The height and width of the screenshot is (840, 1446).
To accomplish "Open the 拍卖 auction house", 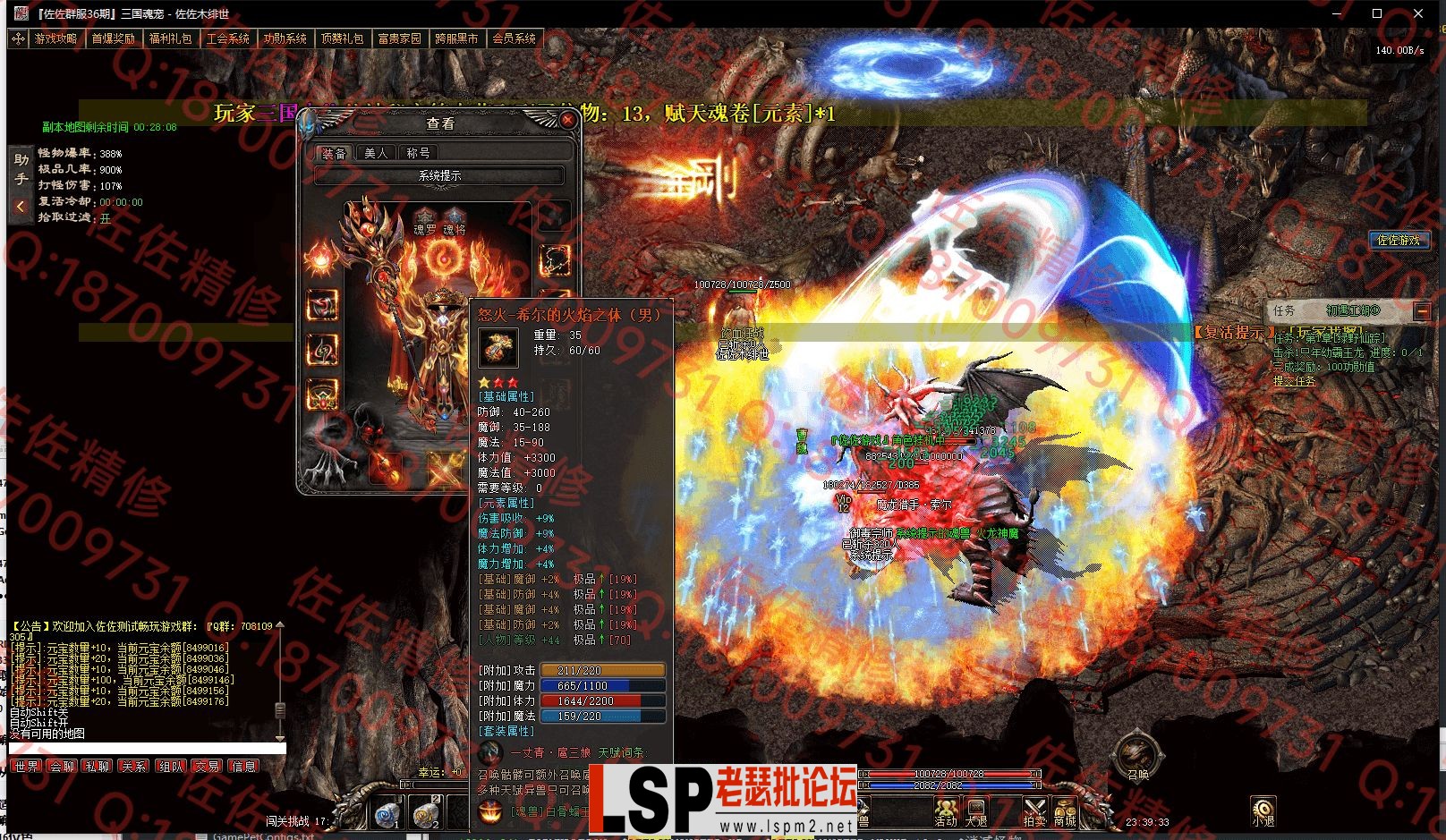I will pyautogui.click(x=1034, y=810).
